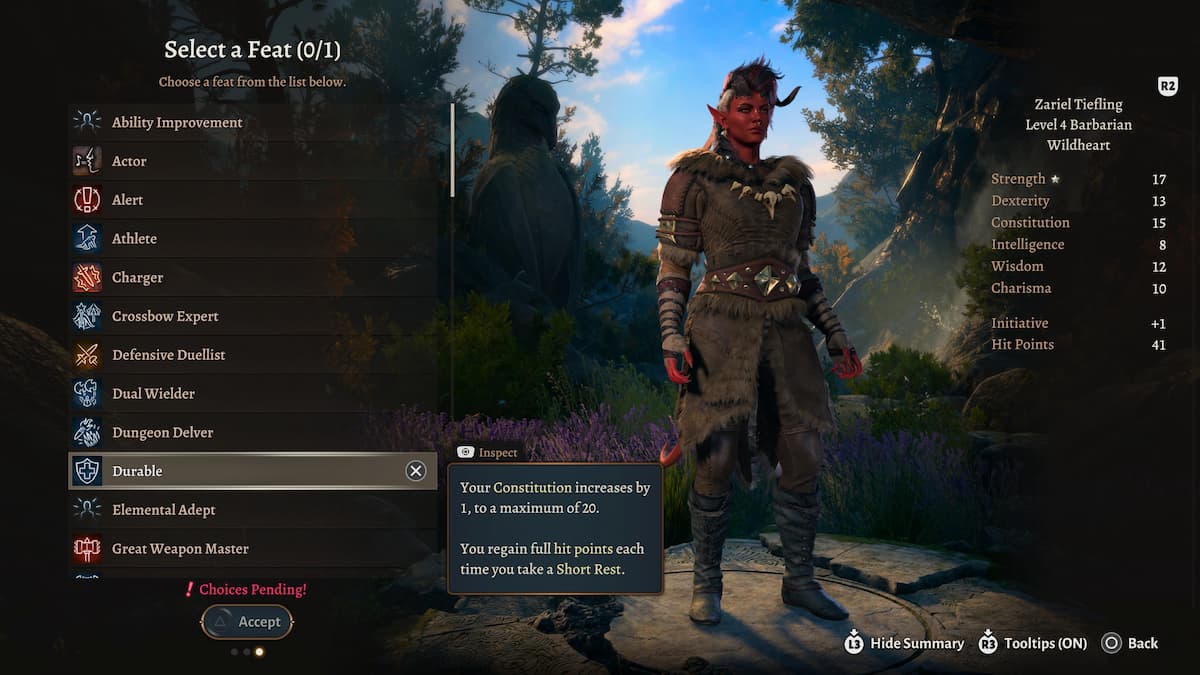
Task: Select Crossbow Expert from the list
Action: (x=165, y=316)
